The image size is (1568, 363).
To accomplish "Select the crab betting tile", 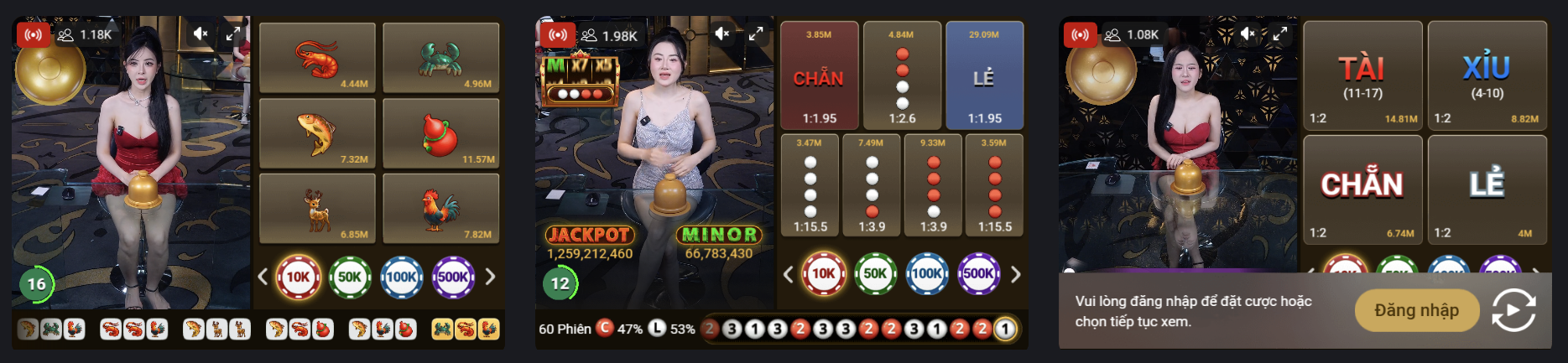I will [x=440, y=58].
